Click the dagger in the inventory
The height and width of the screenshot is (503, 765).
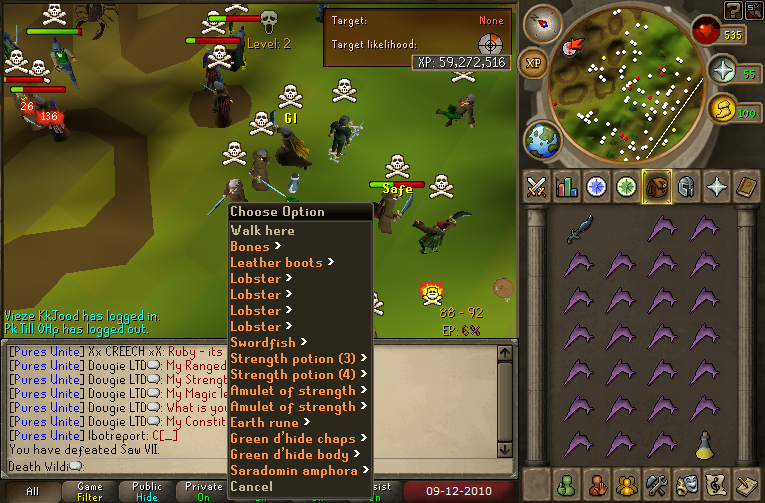click(580, 231)
